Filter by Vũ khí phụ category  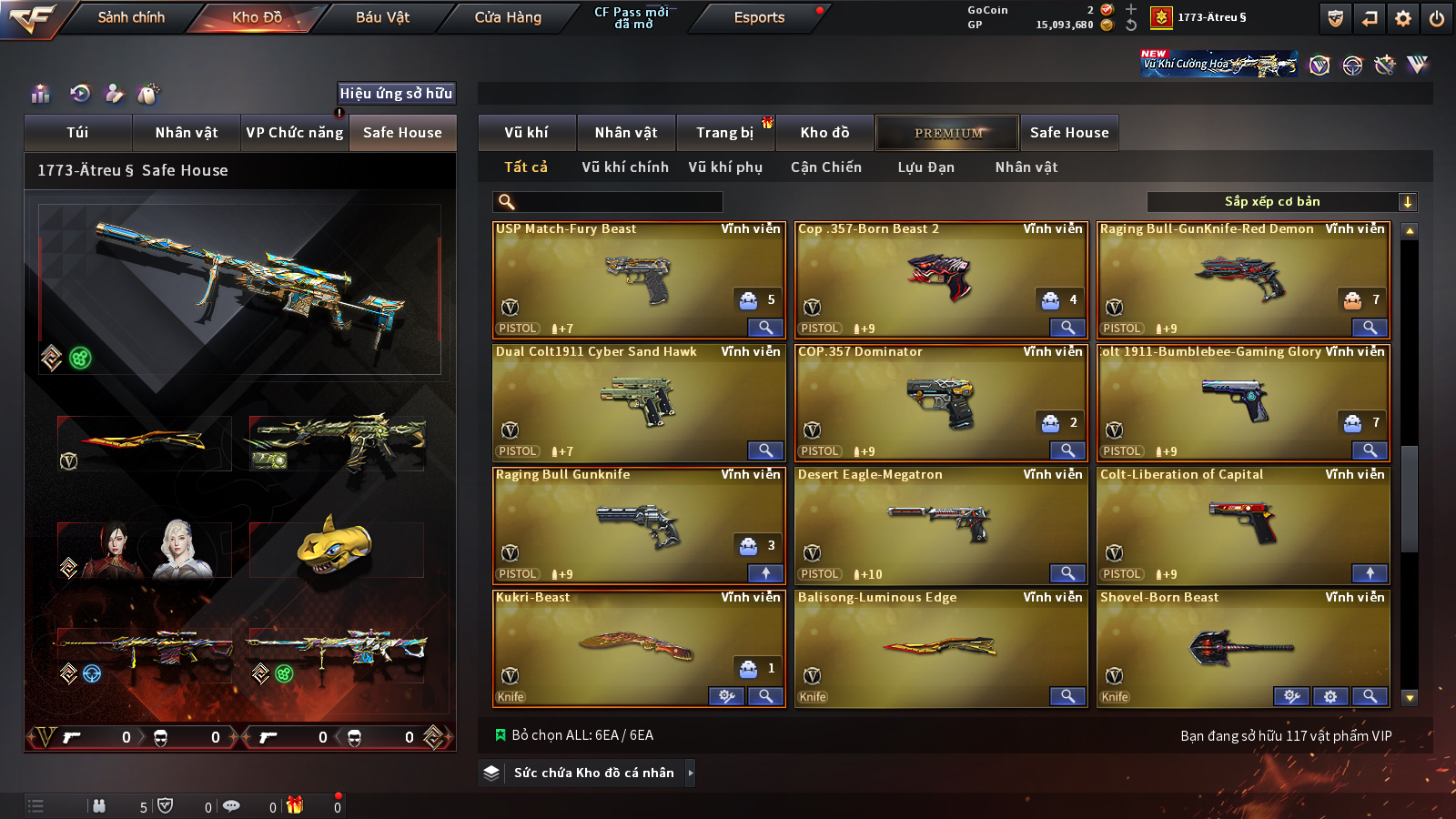click(x=725, y=167)
